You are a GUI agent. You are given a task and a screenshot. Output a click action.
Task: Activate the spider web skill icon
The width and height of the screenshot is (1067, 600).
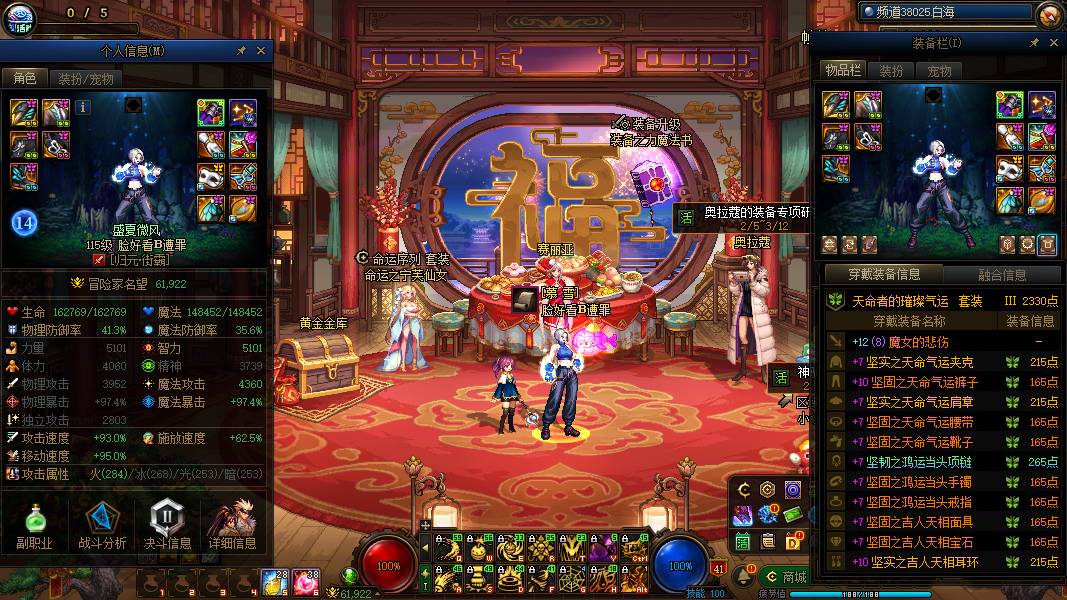[x=571, y=577]
